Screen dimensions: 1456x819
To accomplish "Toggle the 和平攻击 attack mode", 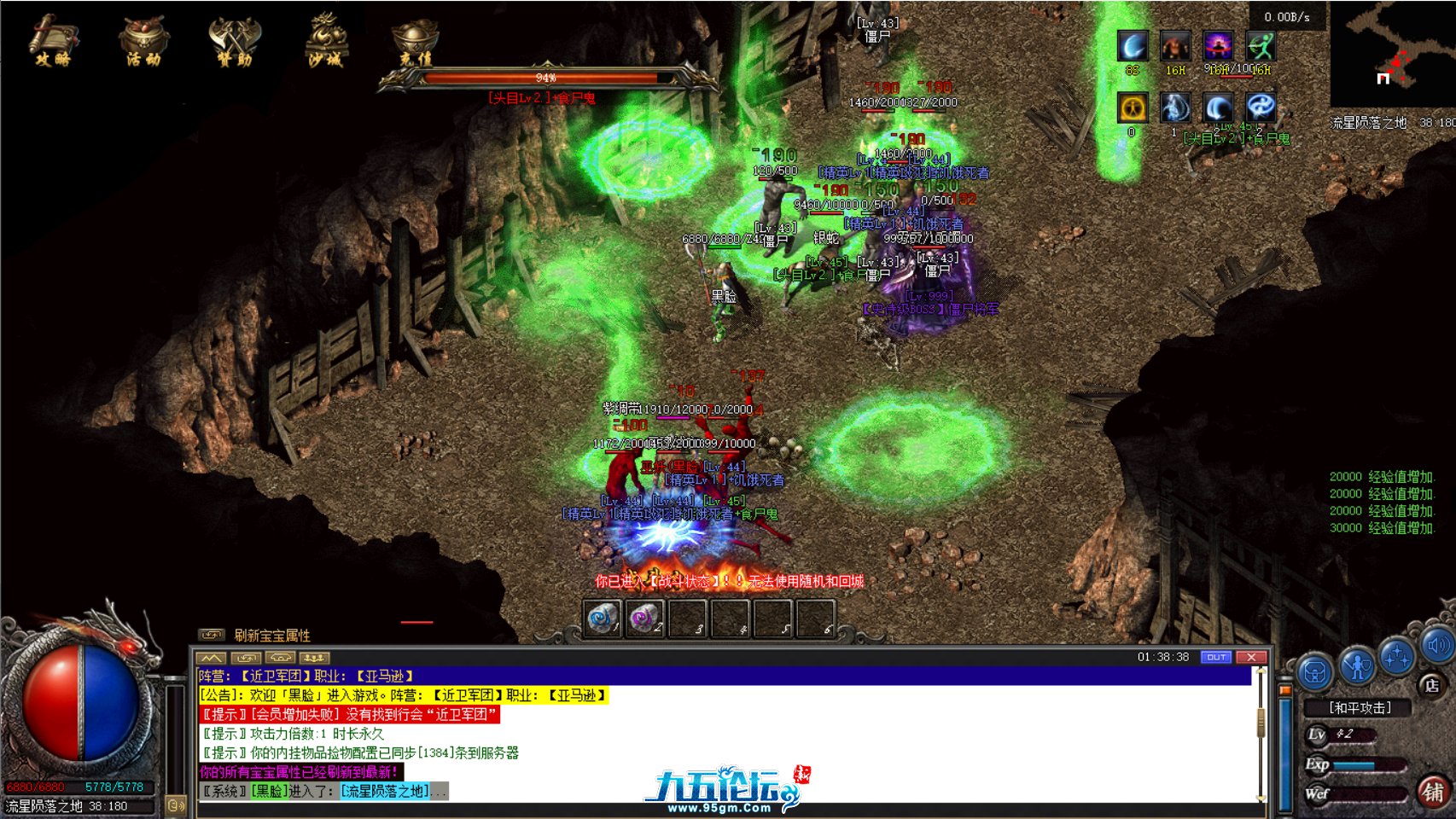I will [1360, 706].
